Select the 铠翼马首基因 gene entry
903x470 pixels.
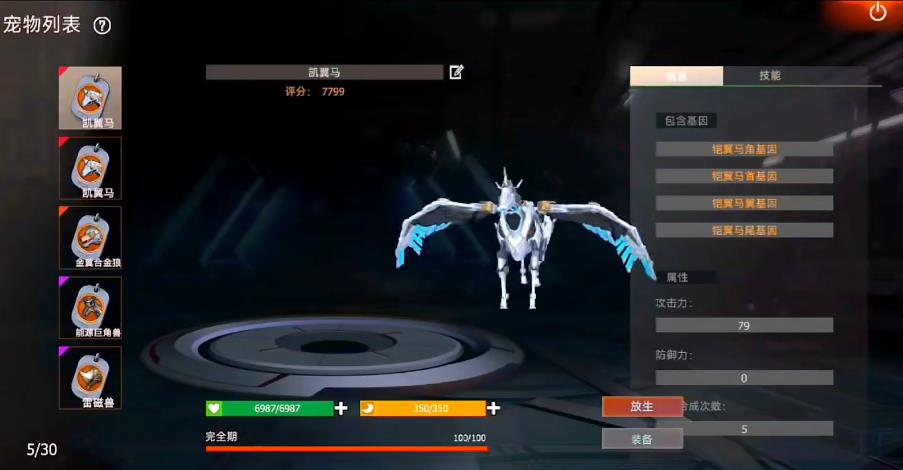pos(744,176)
